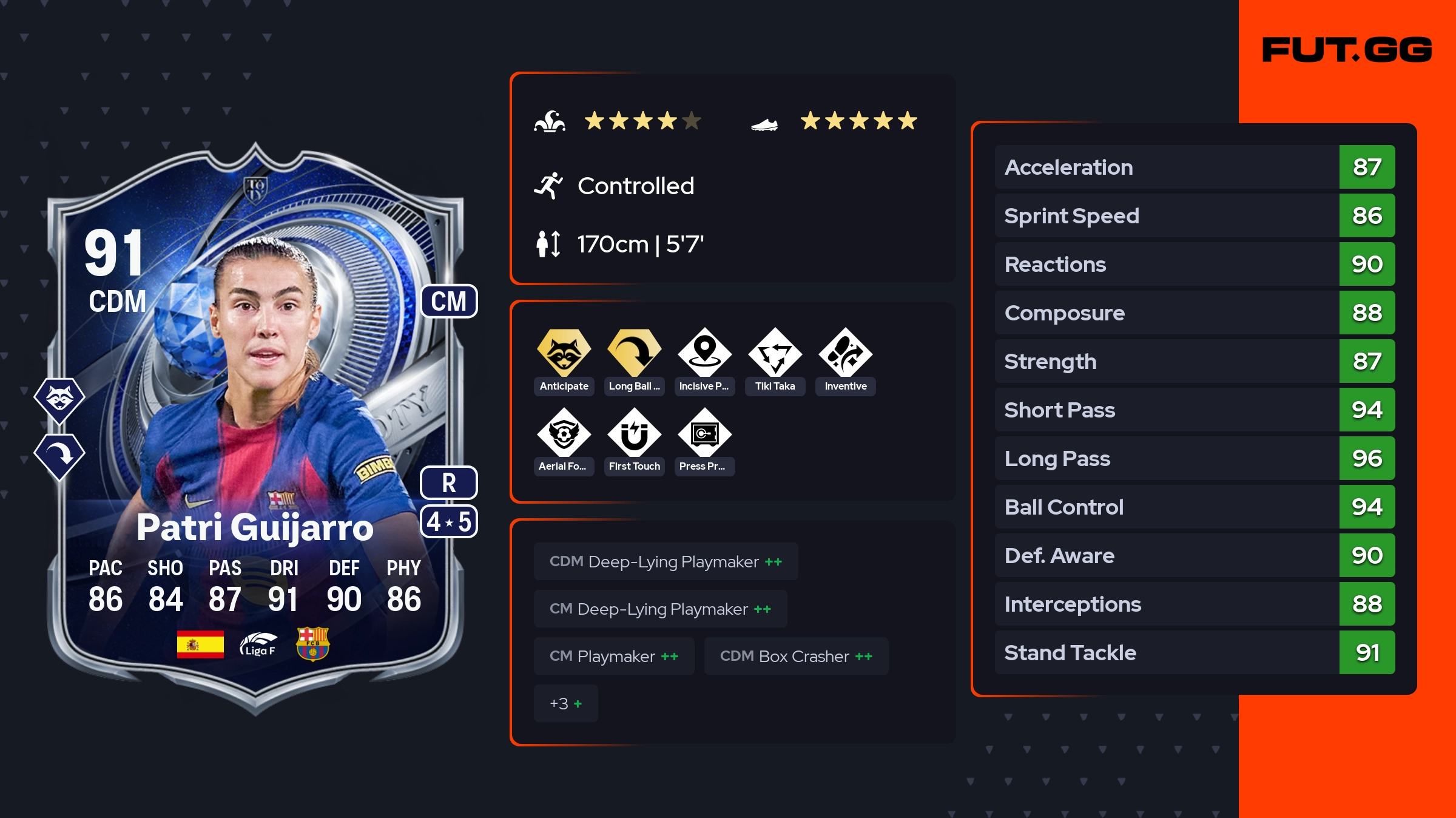This screenshot has width=1456, height=818.
Task: Click the First Touch playstyle
Action: click(x=634, y=434)
